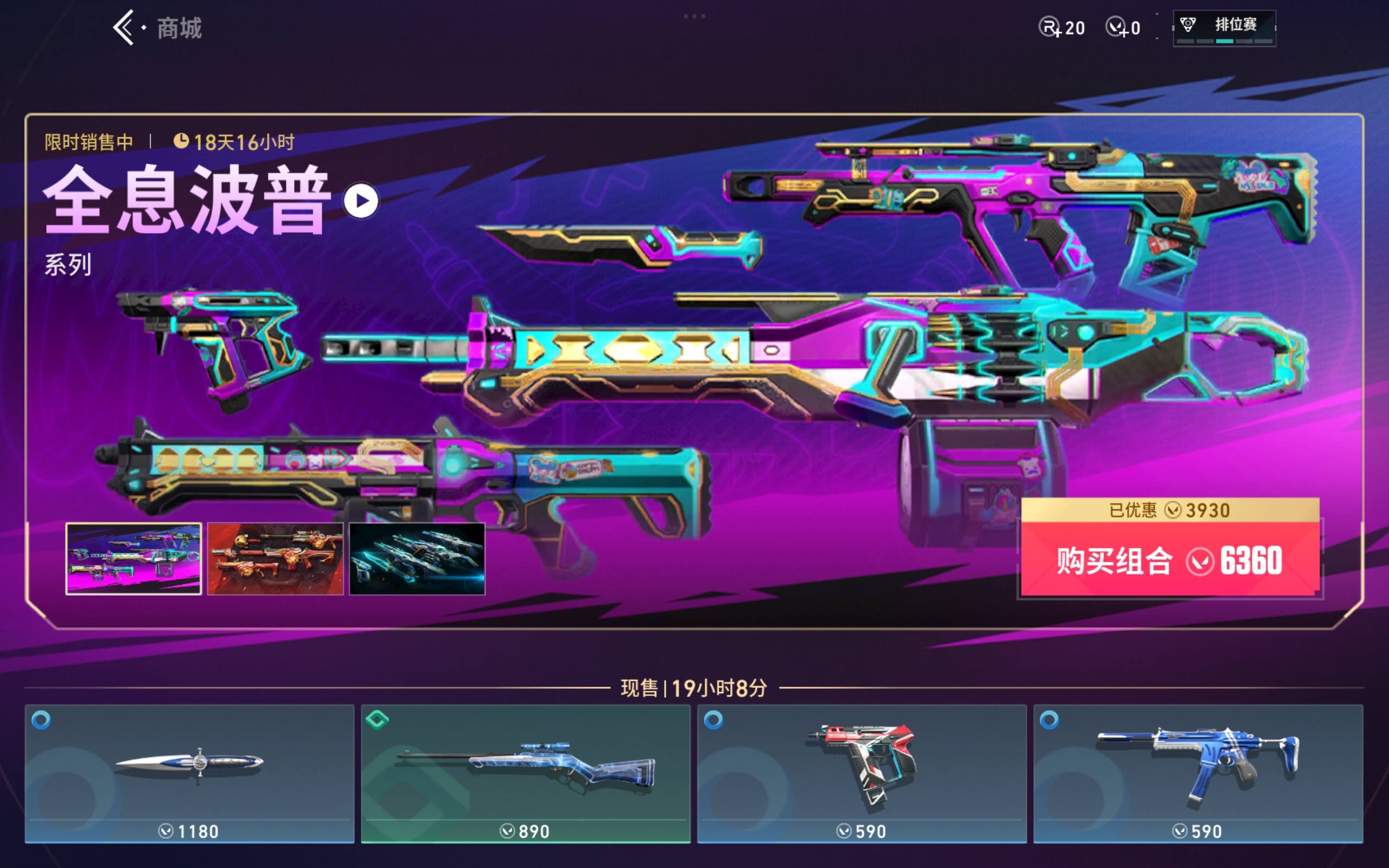Click the clock icon next to 18天16小时

point(182,141)
